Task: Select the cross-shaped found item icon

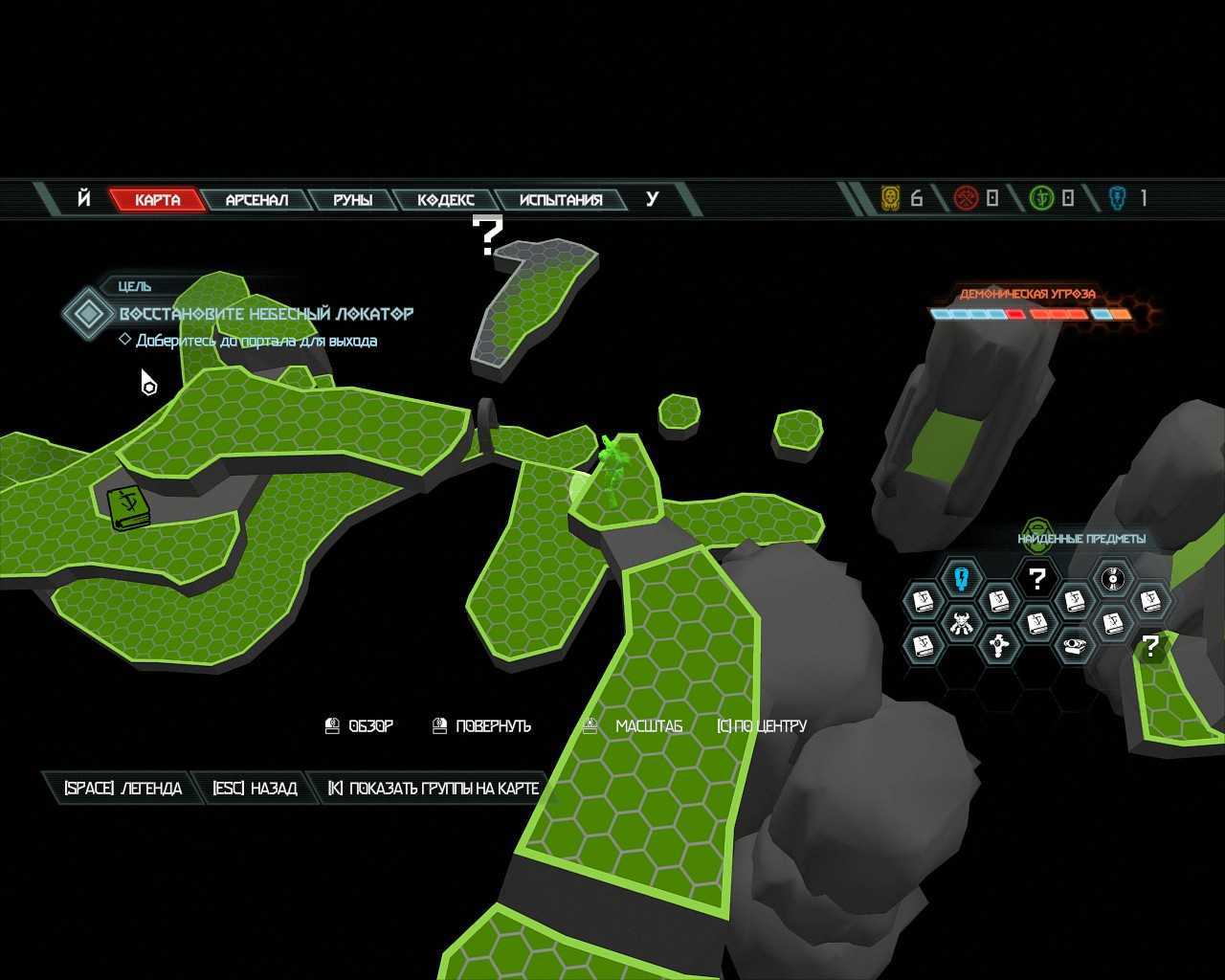Action: coord(999,646)
